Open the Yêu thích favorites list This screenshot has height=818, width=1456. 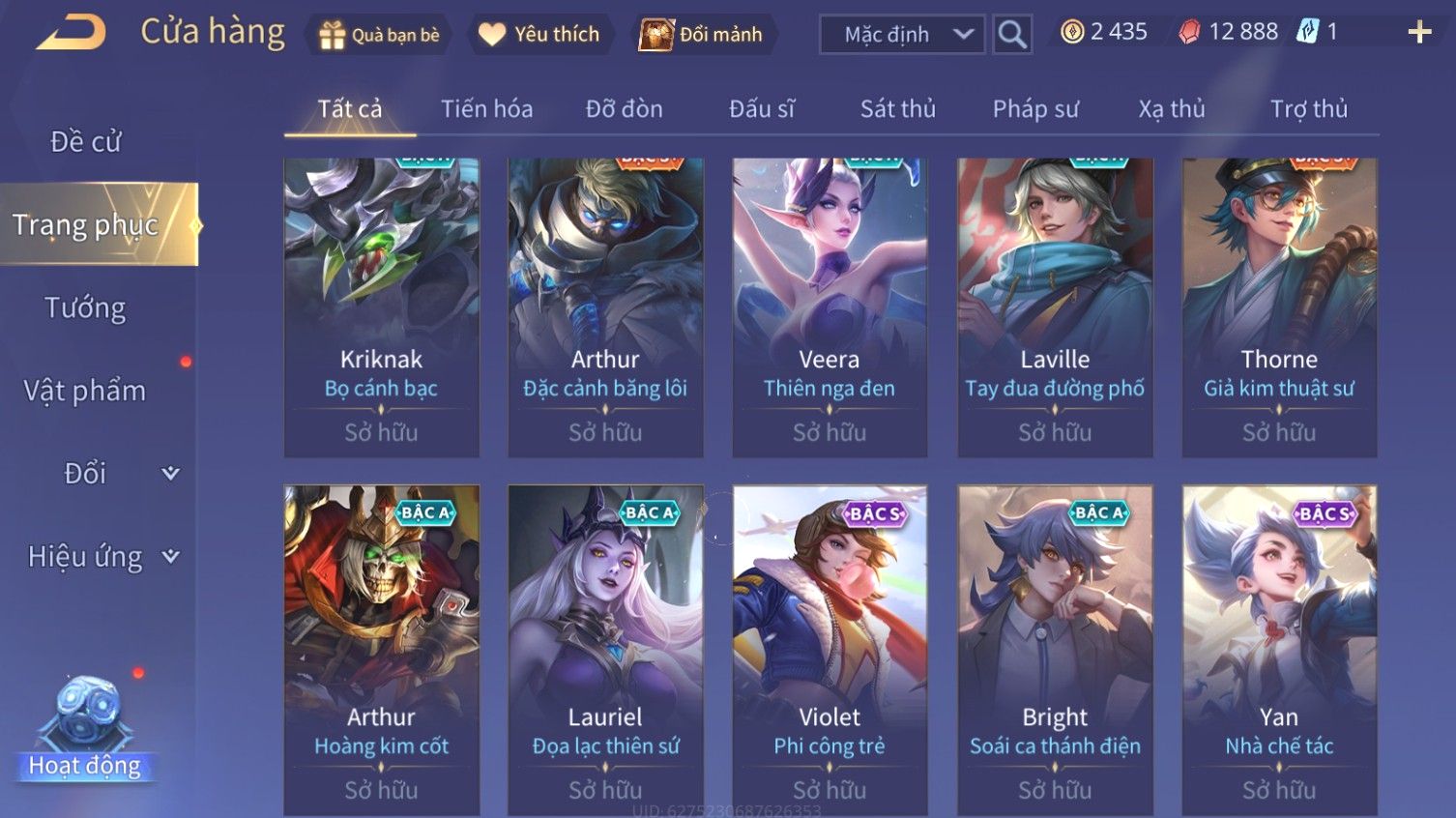pyautogui.click(x=539, y=35)
